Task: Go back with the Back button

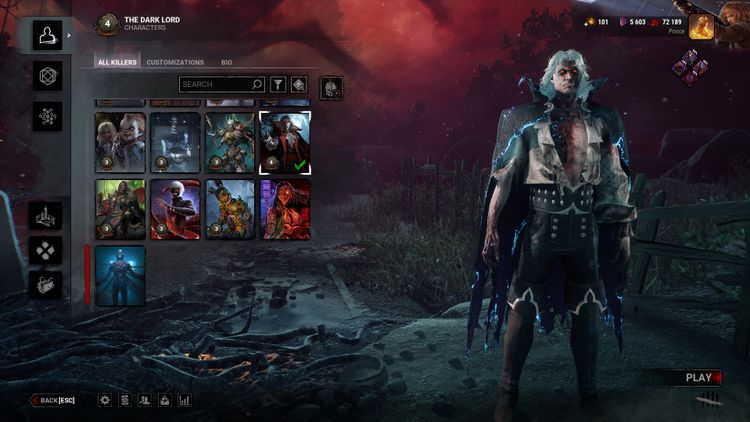Action: tap(52, 400)
